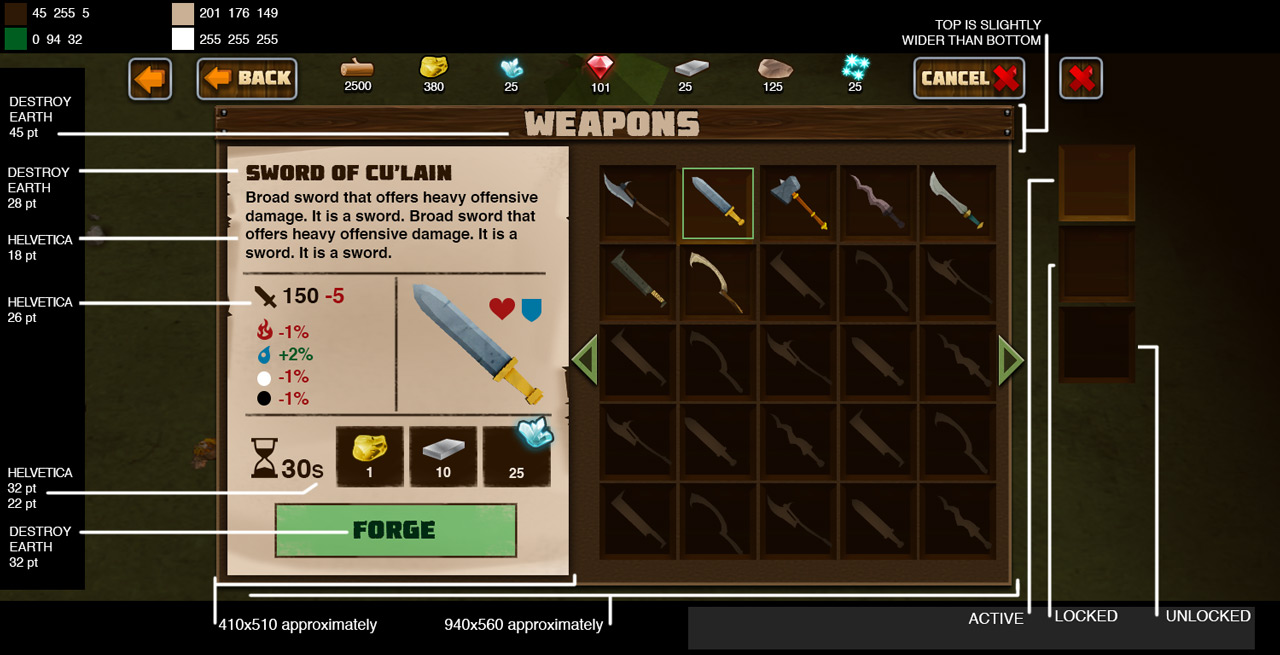
Task: Pick the curved scimitar with teal grip
Action: 957,203
